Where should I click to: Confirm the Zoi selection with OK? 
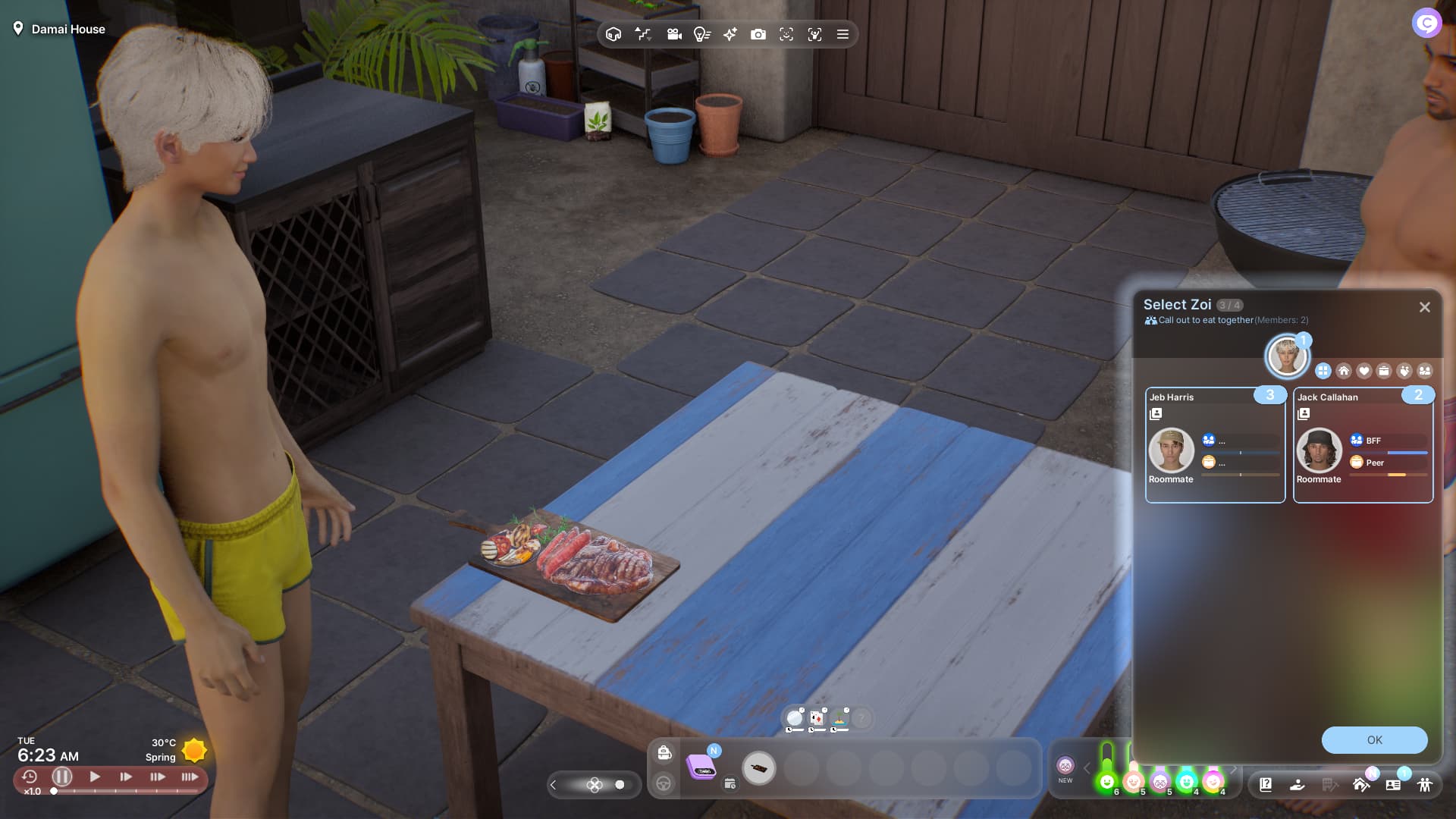coord(1374,740)
